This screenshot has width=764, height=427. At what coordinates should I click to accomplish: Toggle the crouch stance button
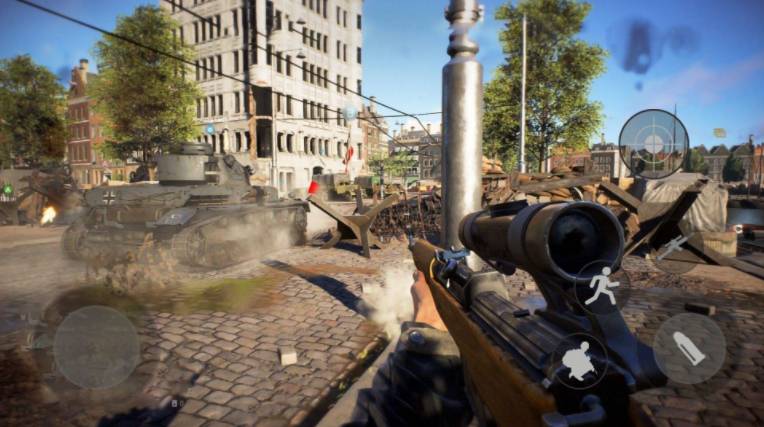[x=578, y=361]
